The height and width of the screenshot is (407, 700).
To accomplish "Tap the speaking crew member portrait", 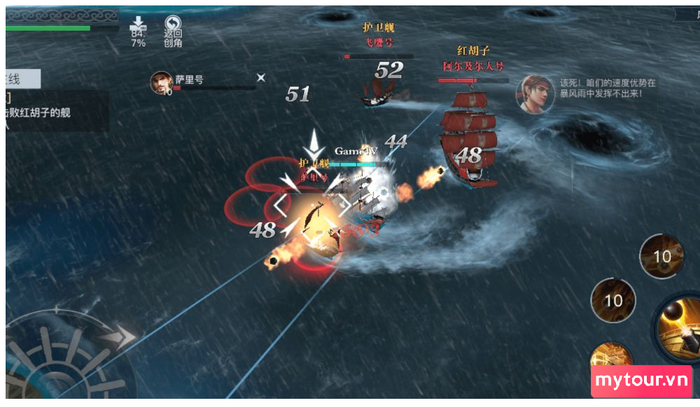I will tap(534, 94).
